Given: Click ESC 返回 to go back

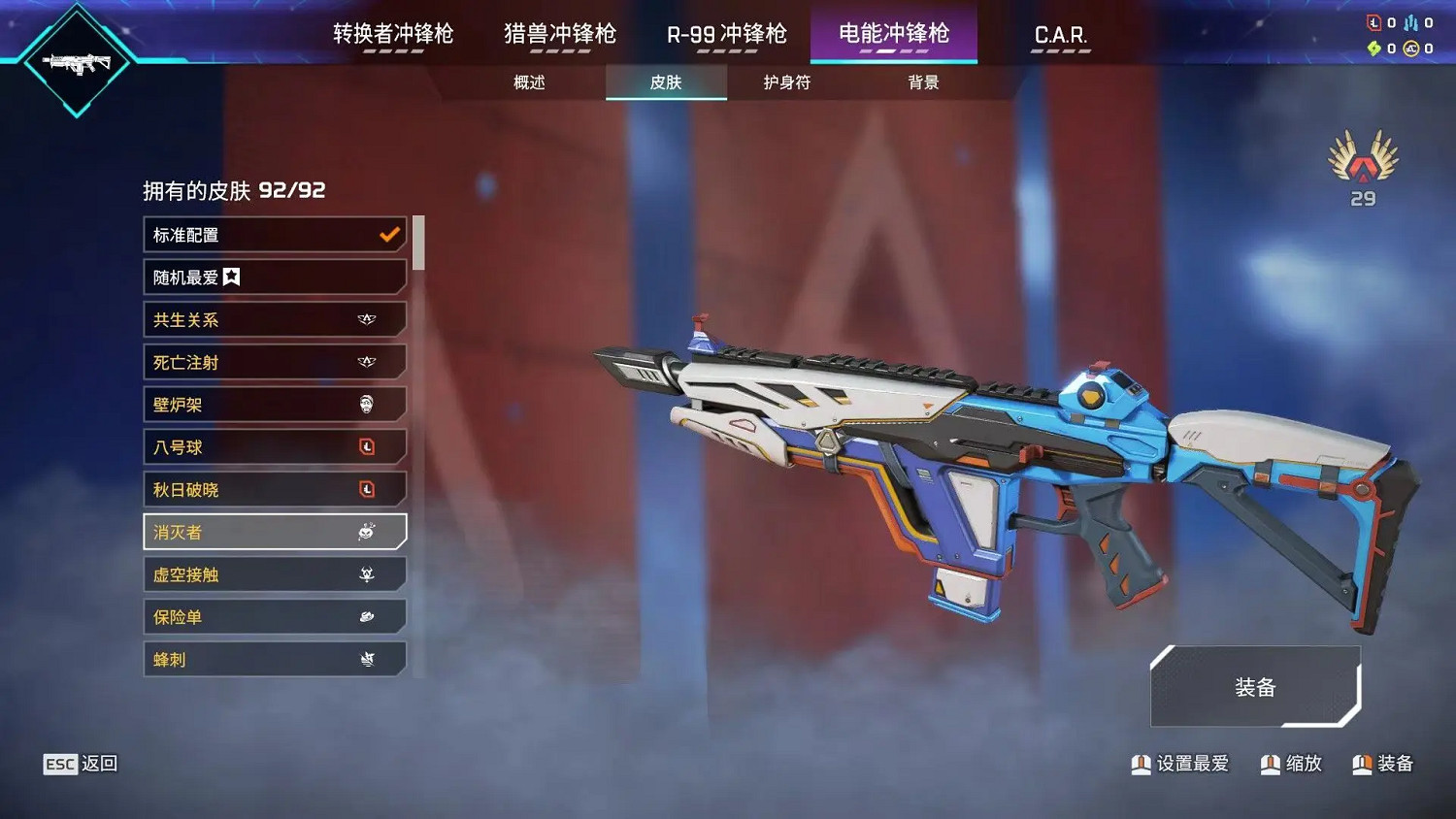Looking at the screenshot, I should 81,764.
